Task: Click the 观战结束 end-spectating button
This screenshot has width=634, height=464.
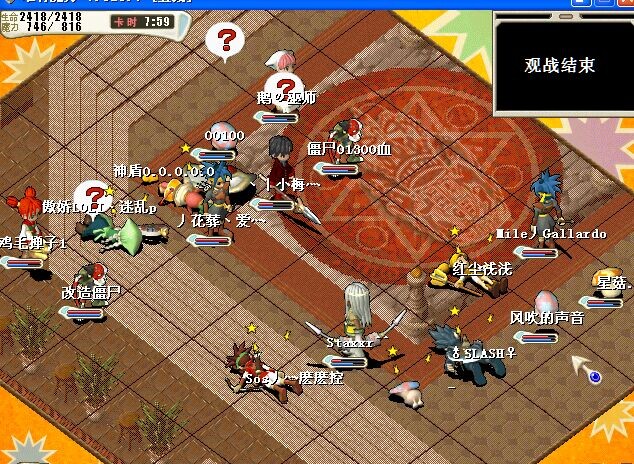Action: coord(560,65)
